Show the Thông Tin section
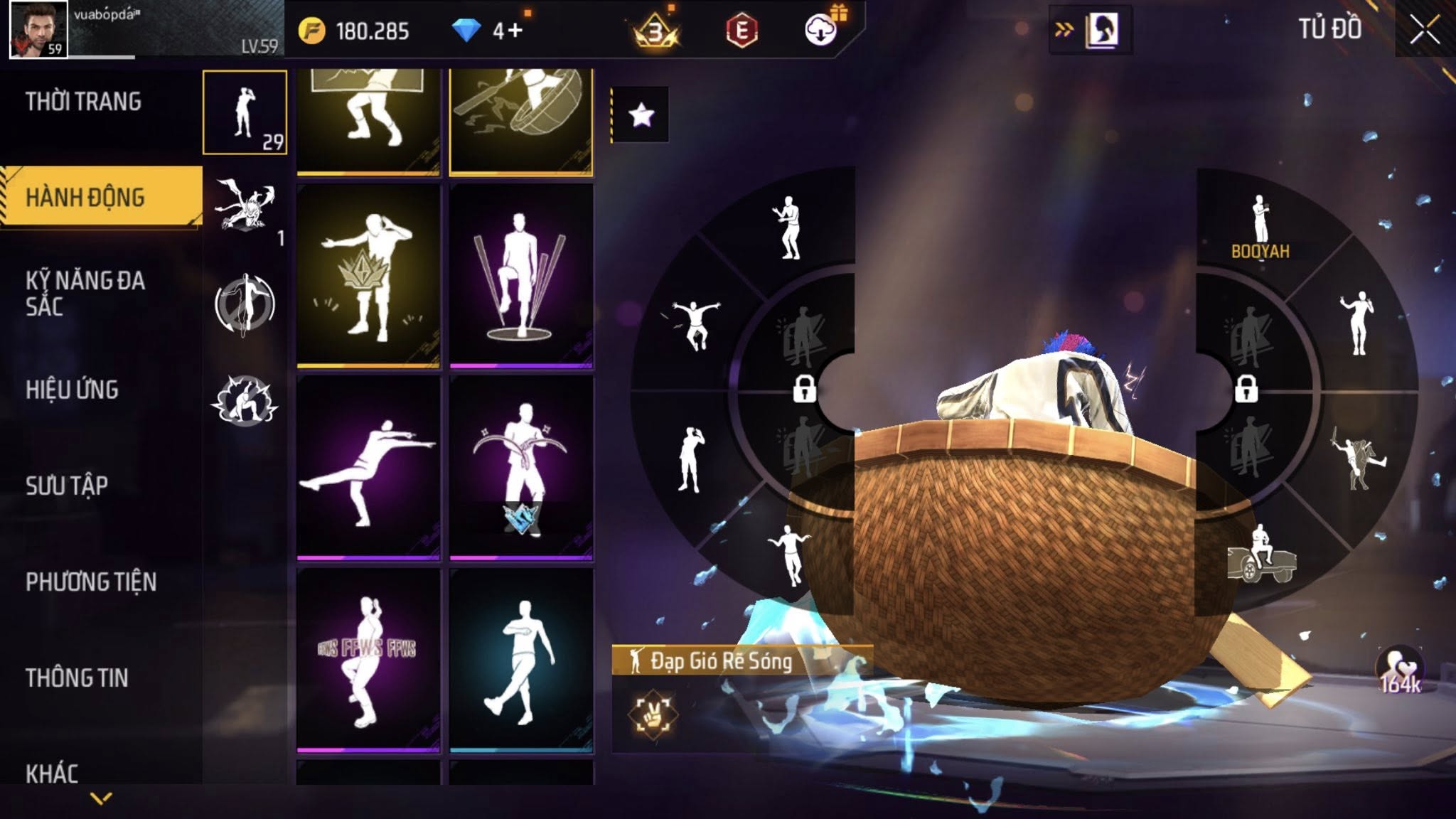The width and height of the screenshot is (1456, 819). point(77,678)
